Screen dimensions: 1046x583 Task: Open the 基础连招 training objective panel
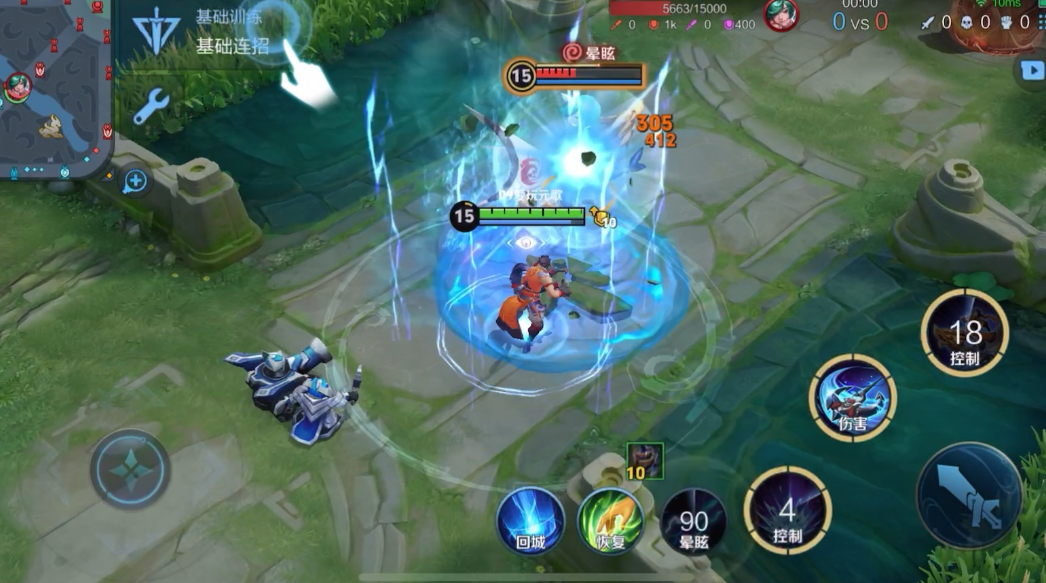pyautogui.click(x=232, y=46)
